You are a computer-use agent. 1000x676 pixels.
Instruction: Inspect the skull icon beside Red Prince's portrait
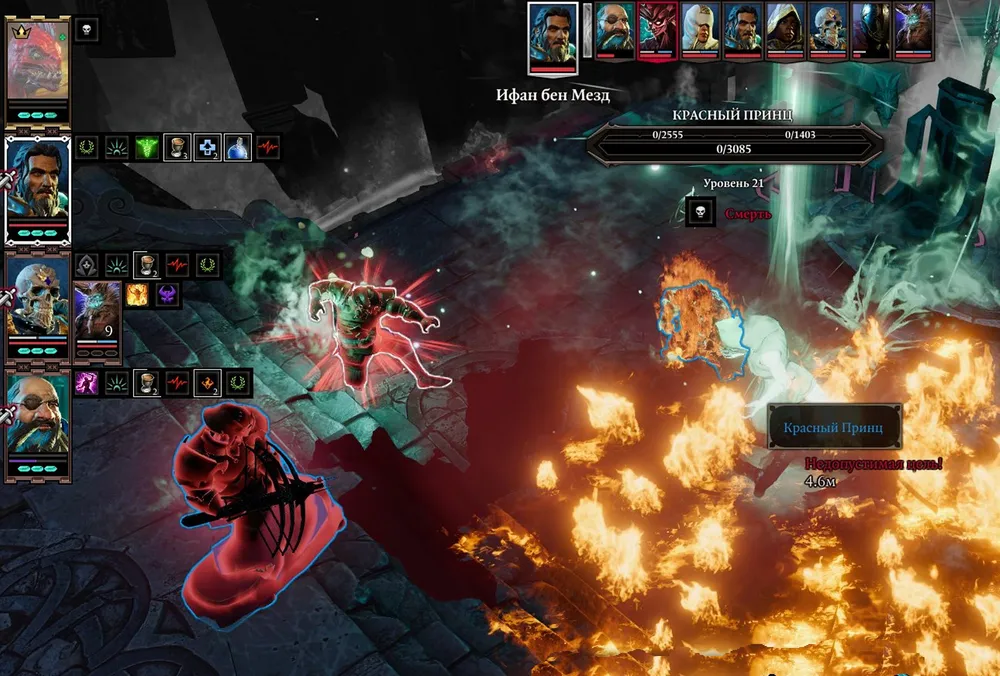click(87, 30)
